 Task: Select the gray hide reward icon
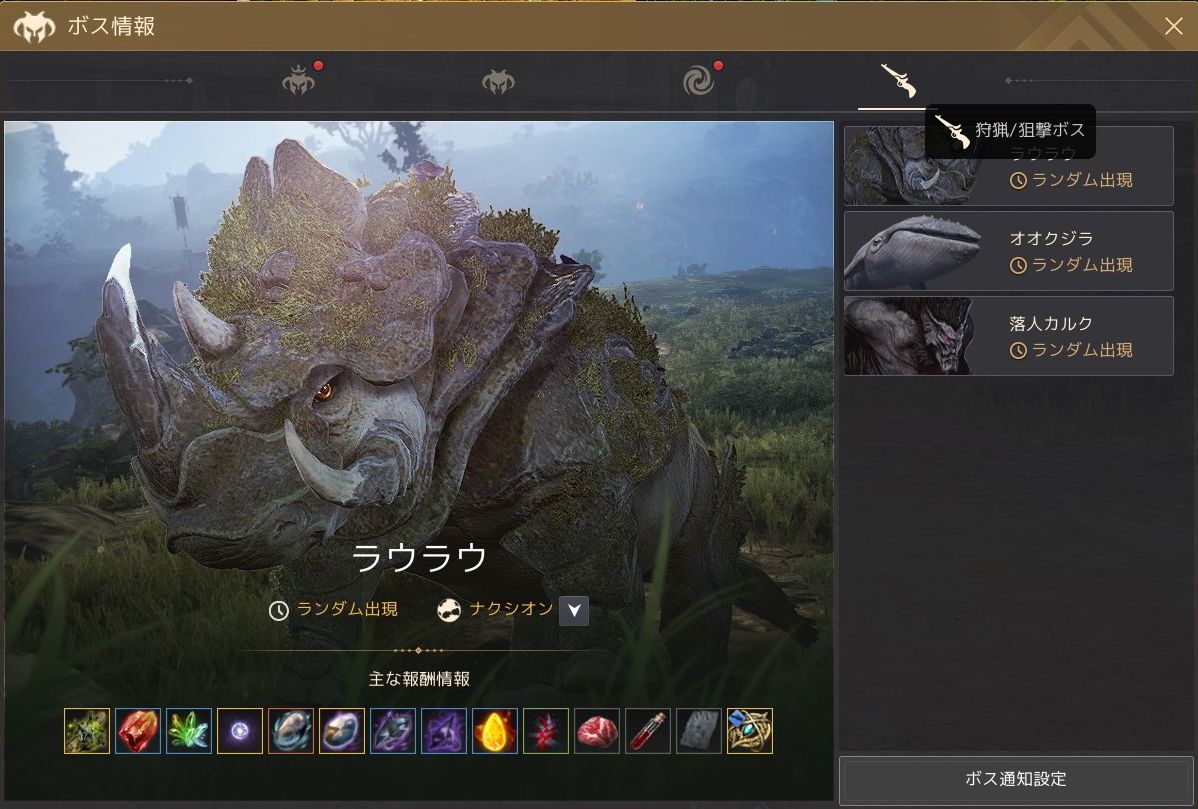point(699,731)
